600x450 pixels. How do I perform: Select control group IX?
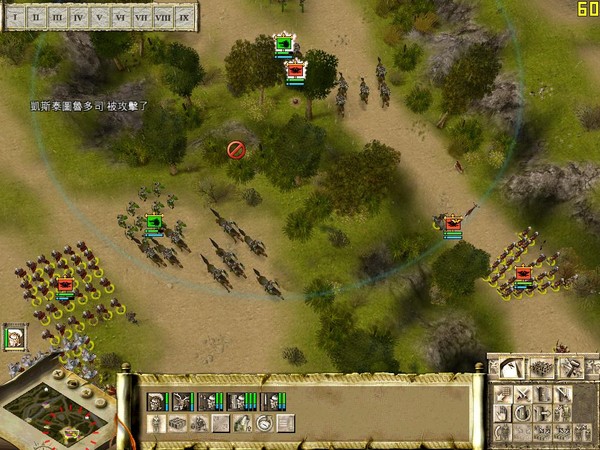[185, 17]
